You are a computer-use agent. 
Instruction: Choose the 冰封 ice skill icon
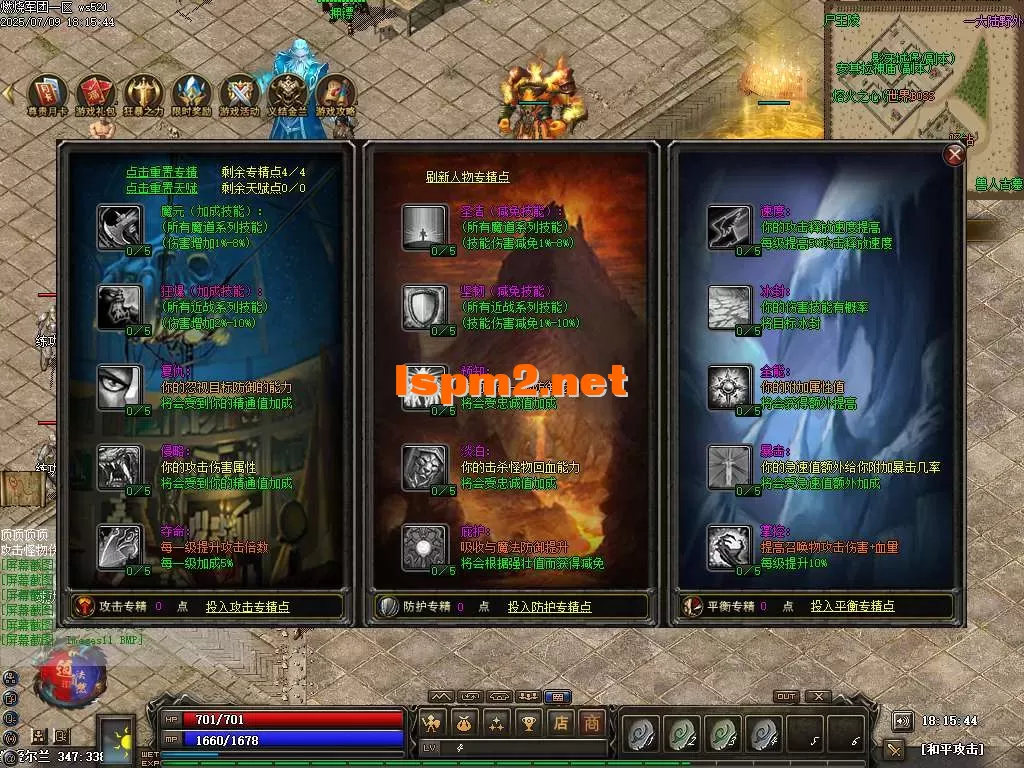coord(728,307)
